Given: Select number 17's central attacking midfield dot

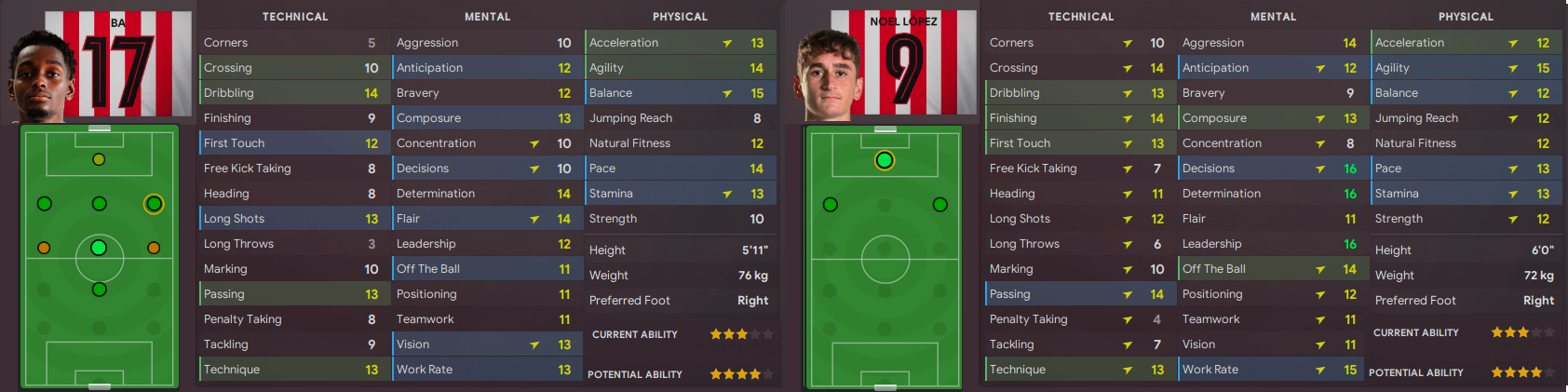Looking at the screenshot, I should (99, 204).
